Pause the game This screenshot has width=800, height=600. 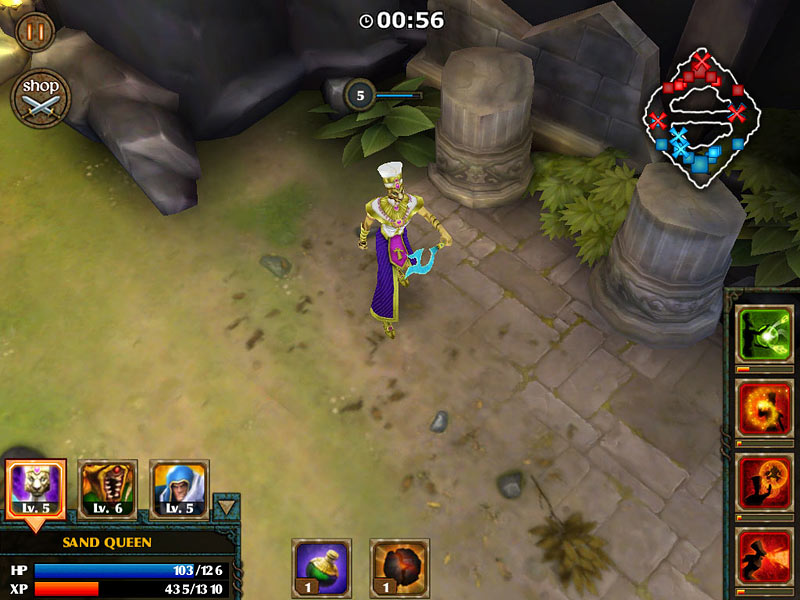35,30
